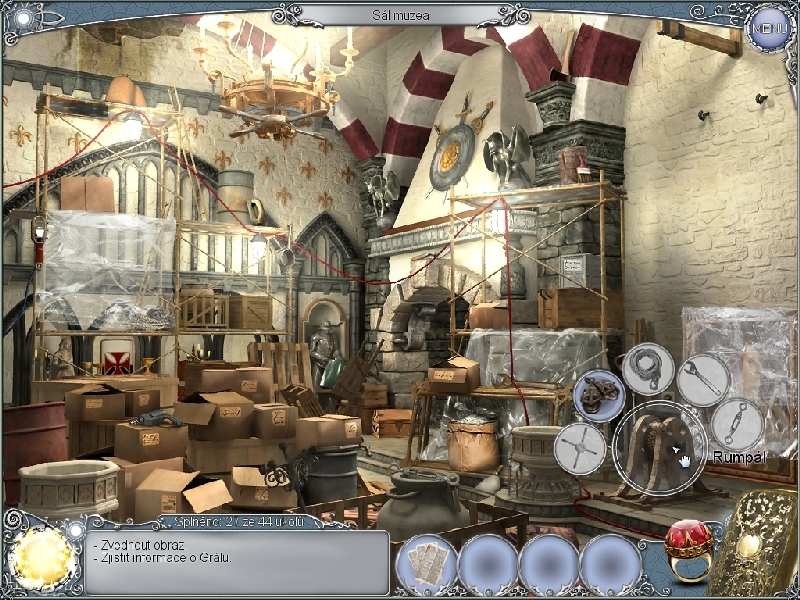Select the turnbuckle hook part circle
The image size is (800, 600).
(738, 423)
